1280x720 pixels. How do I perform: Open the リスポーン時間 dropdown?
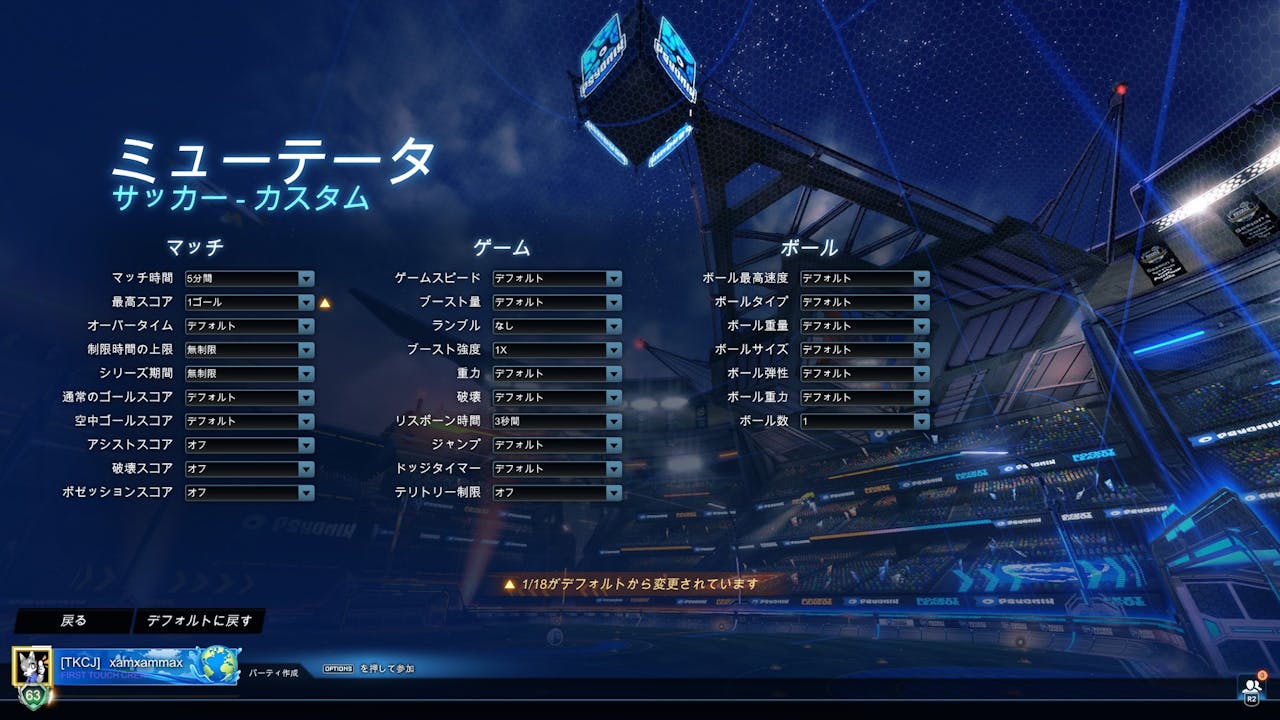pos(557,421)
